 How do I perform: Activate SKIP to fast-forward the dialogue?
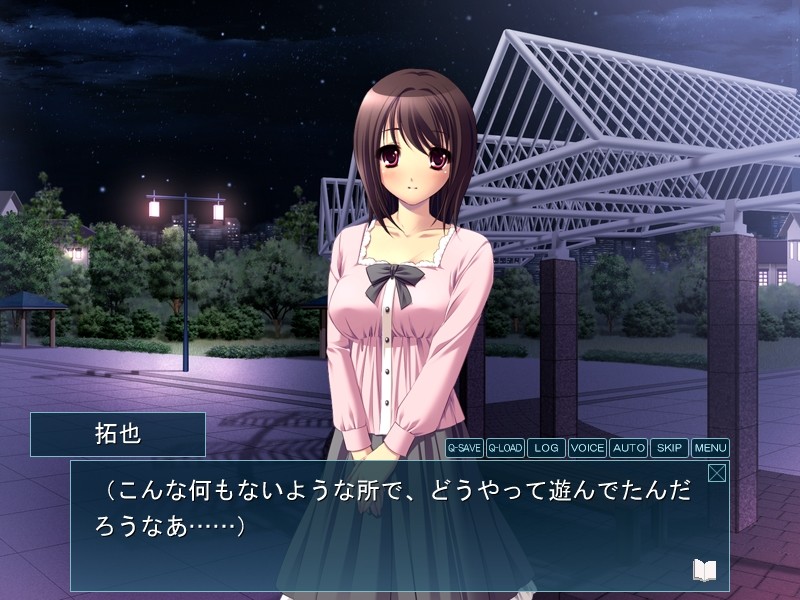[669, 448]
